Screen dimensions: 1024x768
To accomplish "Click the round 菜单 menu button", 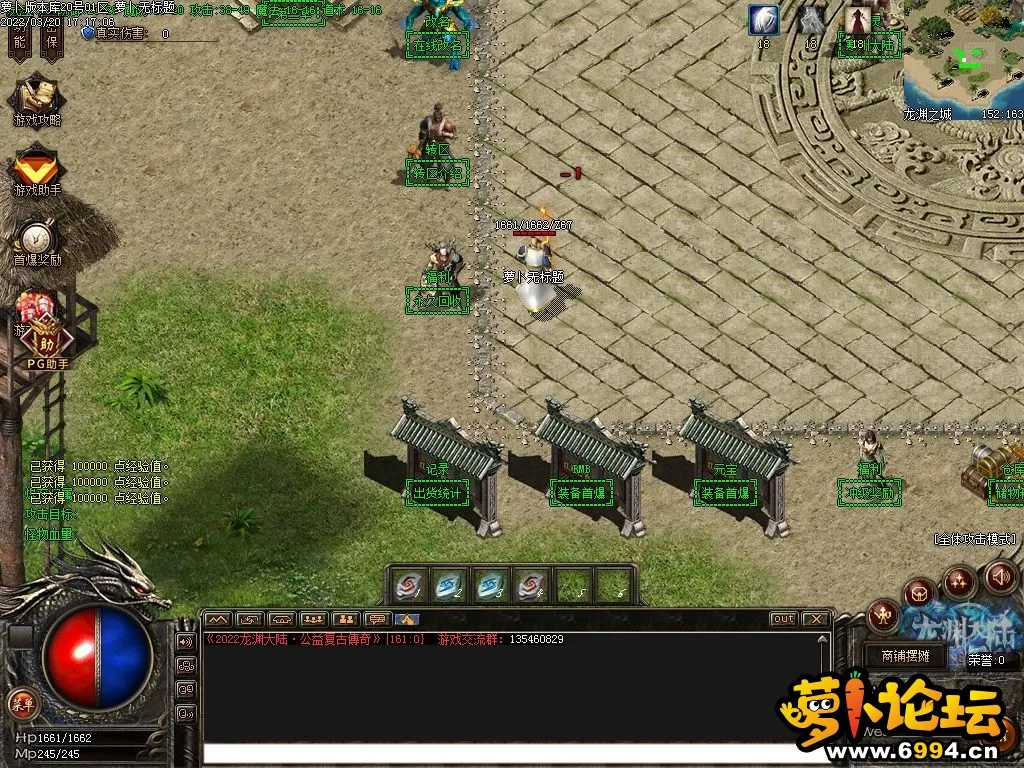I will coord(21,702).
